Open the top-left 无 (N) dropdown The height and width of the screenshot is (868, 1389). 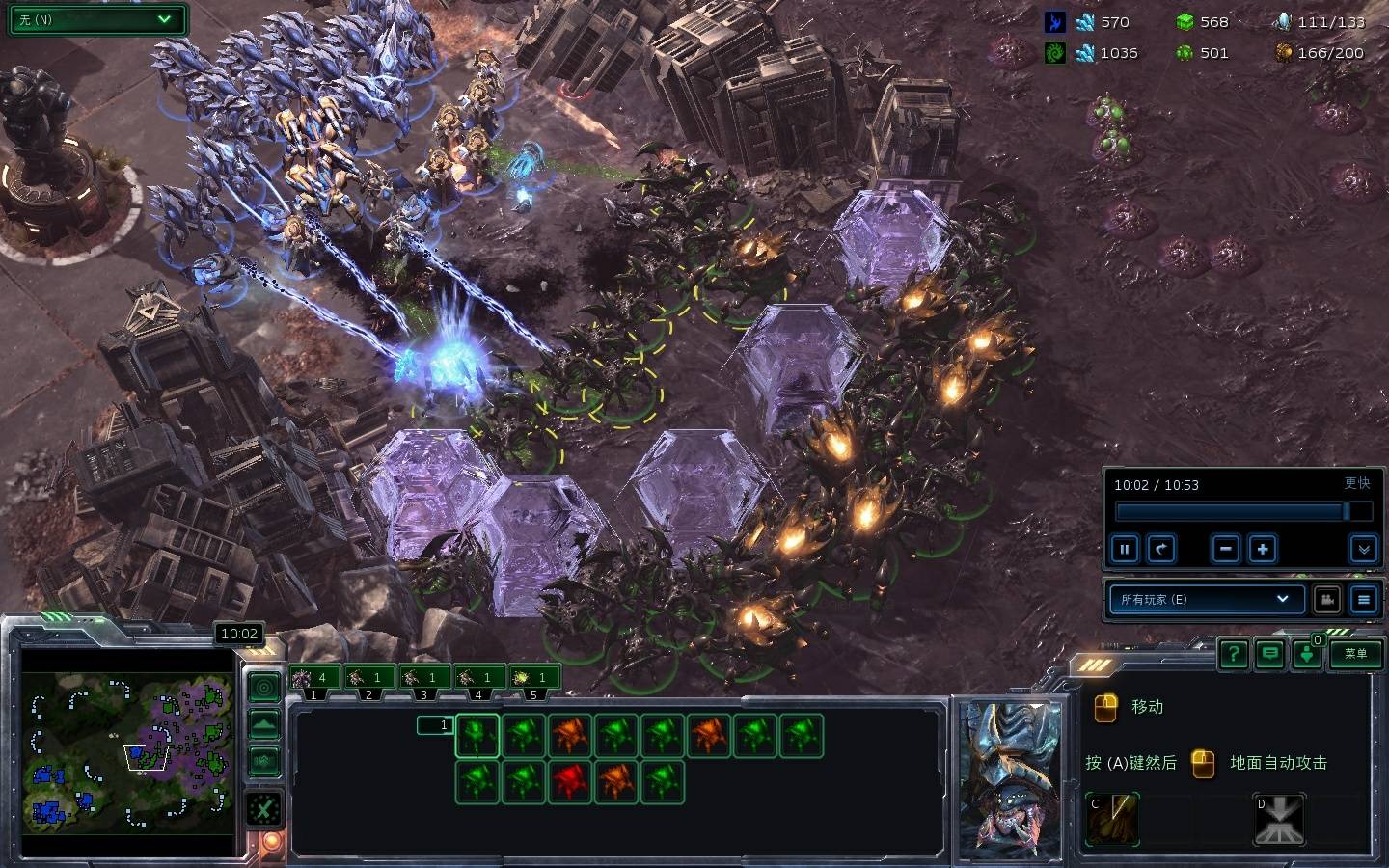[x=96, y=19]
